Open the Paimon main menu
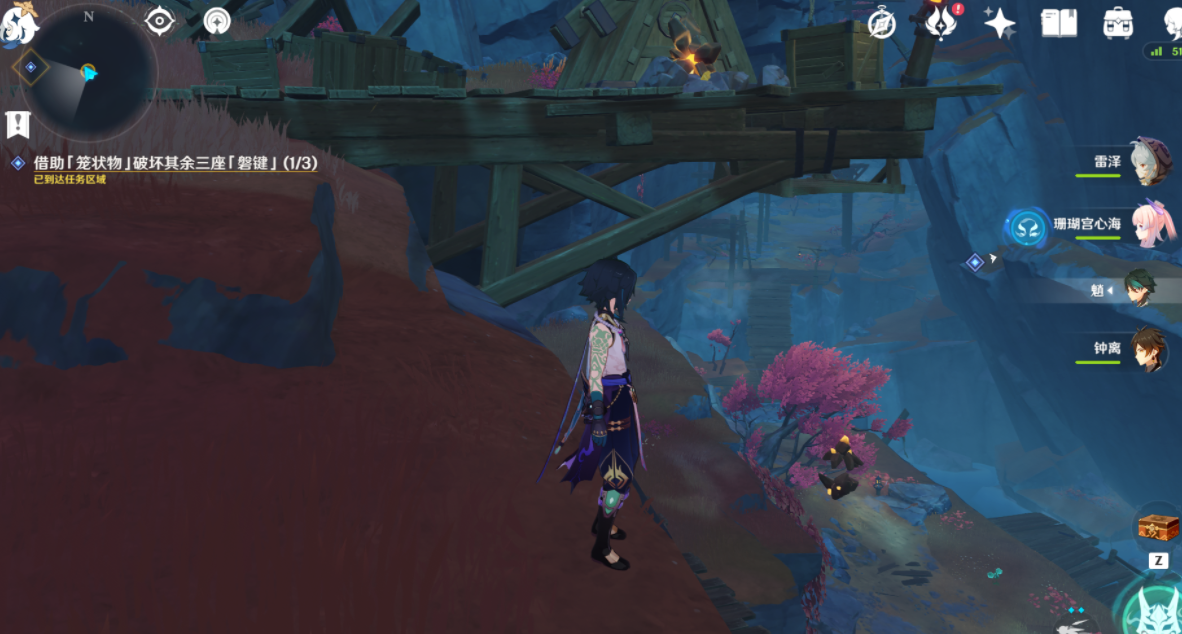The width and height of the screenshot is (1182, 634). point(18,24)
